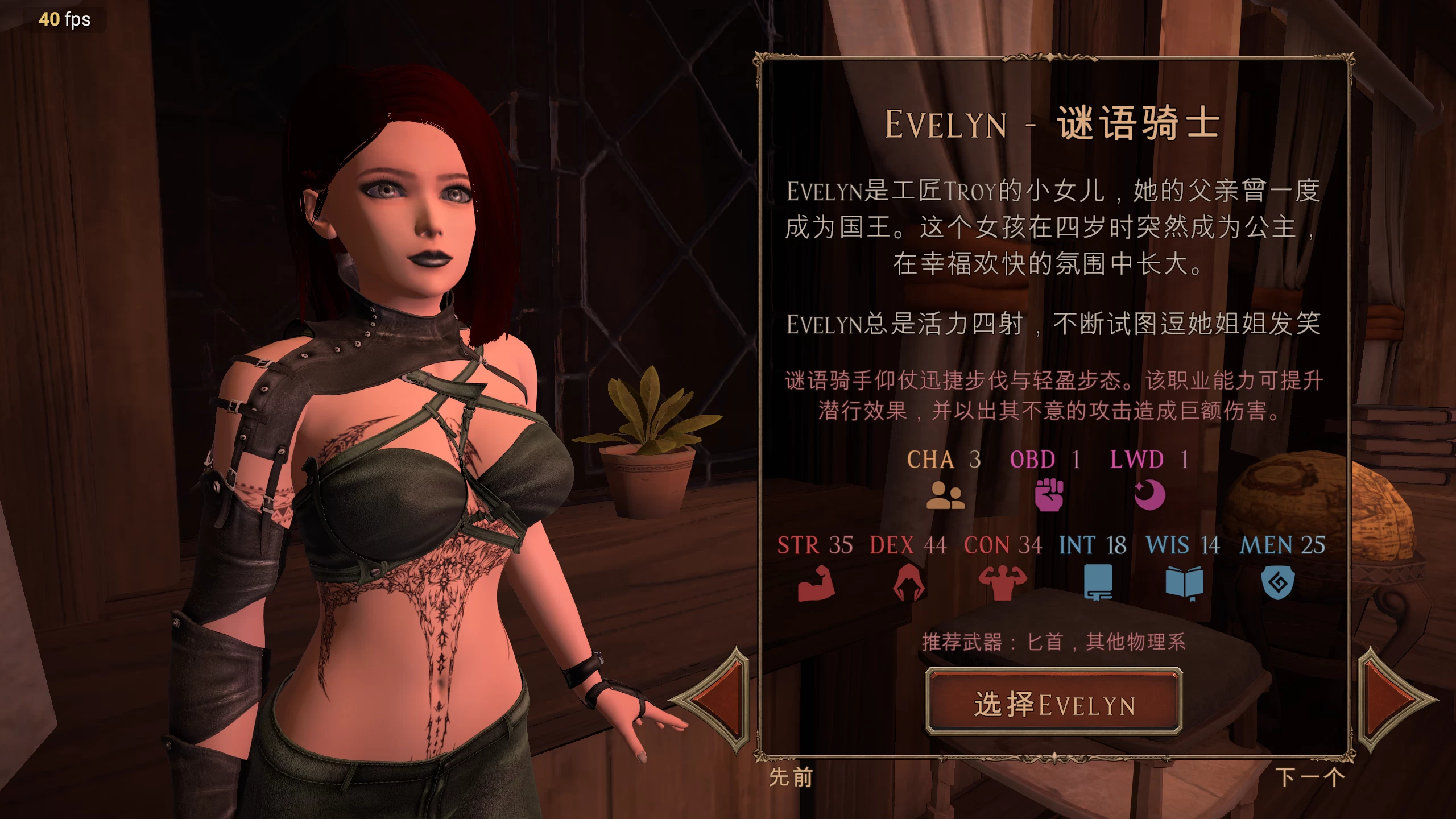Click the WIS open book icon

[1189, 582]
